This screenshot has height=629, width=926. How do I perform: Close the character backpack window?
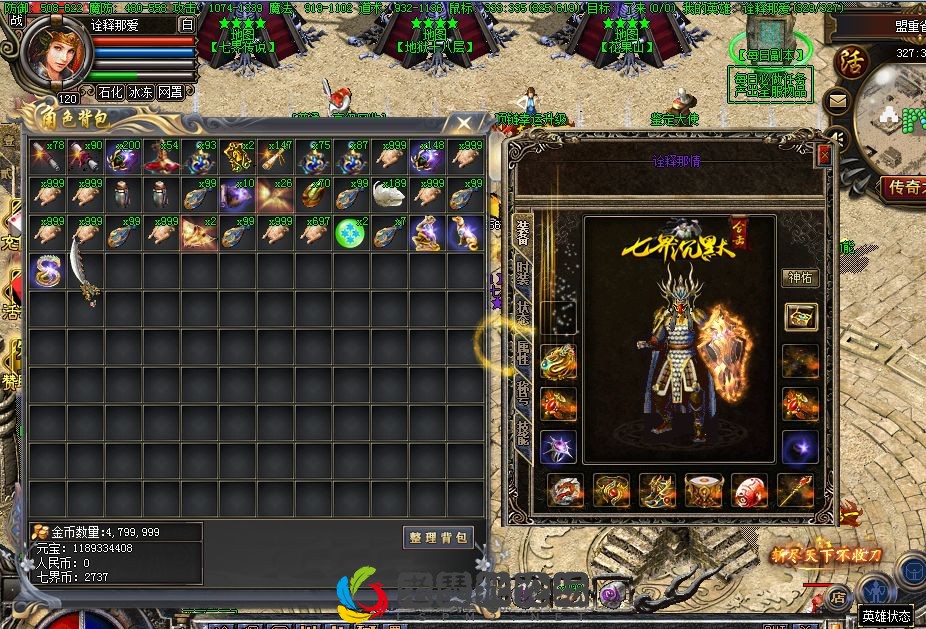tap(464, 123)
